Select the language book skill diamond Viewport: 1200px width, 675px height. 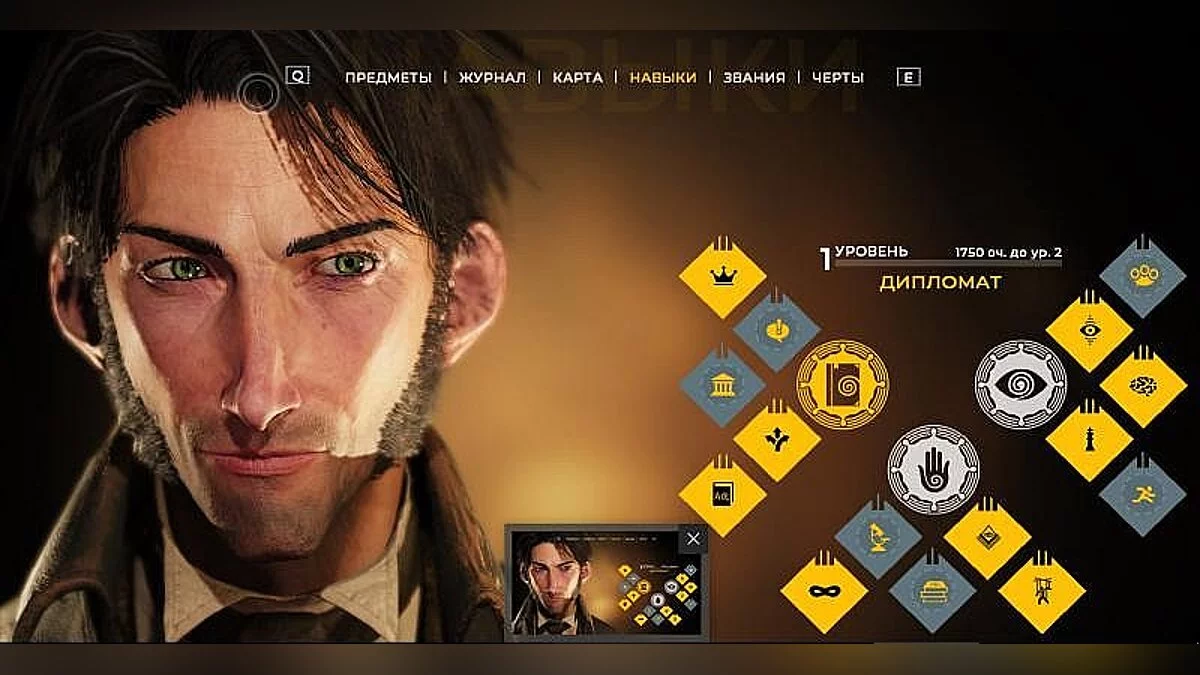[x=722, y=494]
